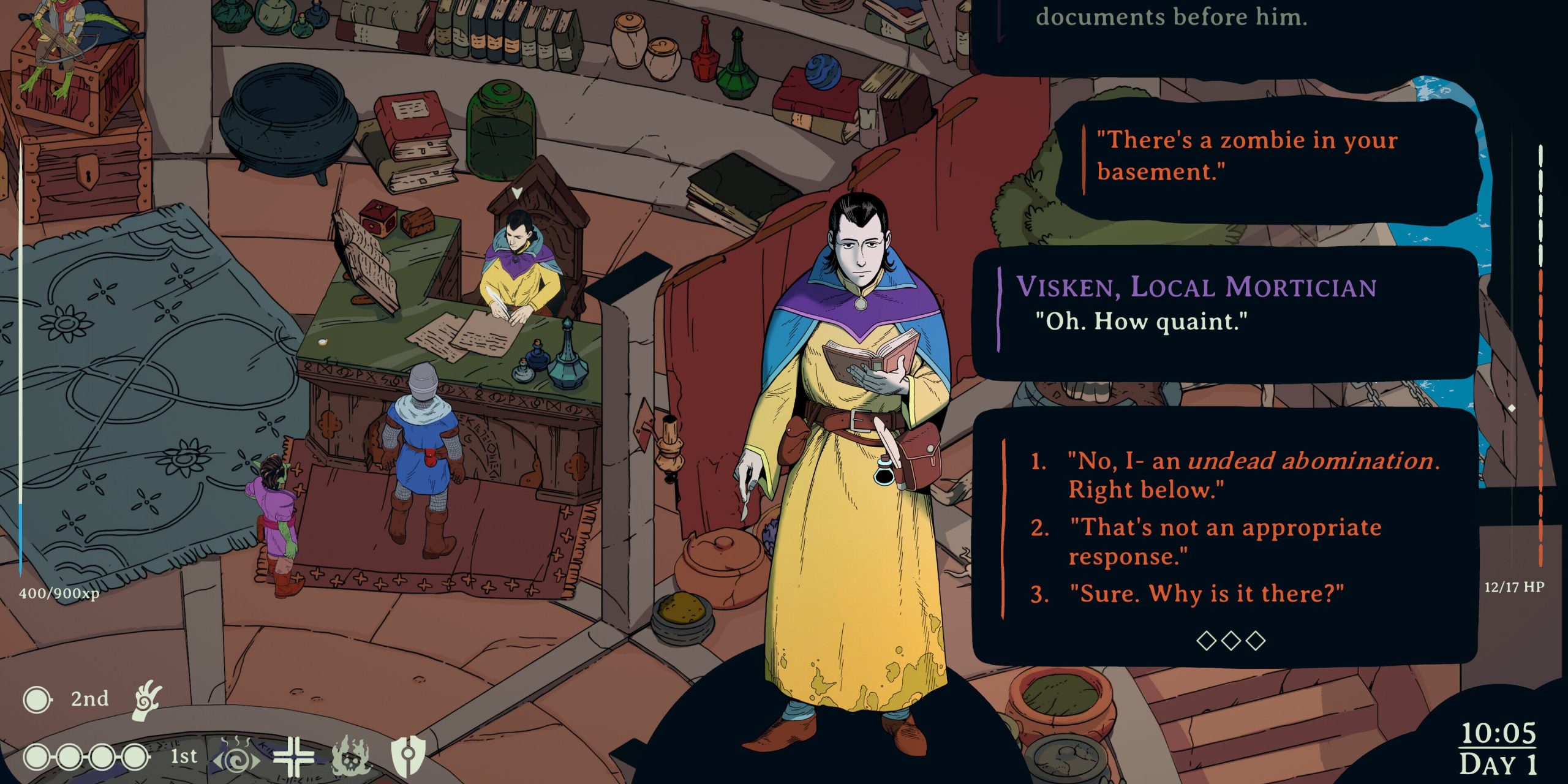Select "That's not an appropriate response" reply
Image resolution: width=1568 pixels, height=784 pixels.
(x=1225, y=541)
